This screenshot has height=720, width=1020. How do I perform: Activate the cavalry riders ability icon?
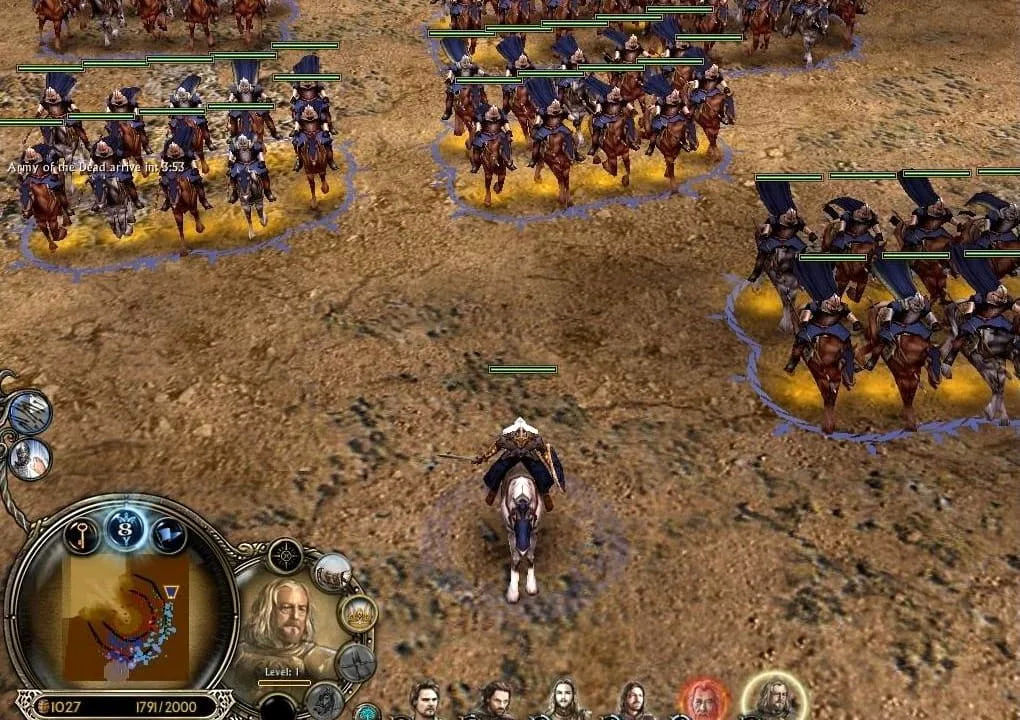pyautogui.click(x=331, y=573)
